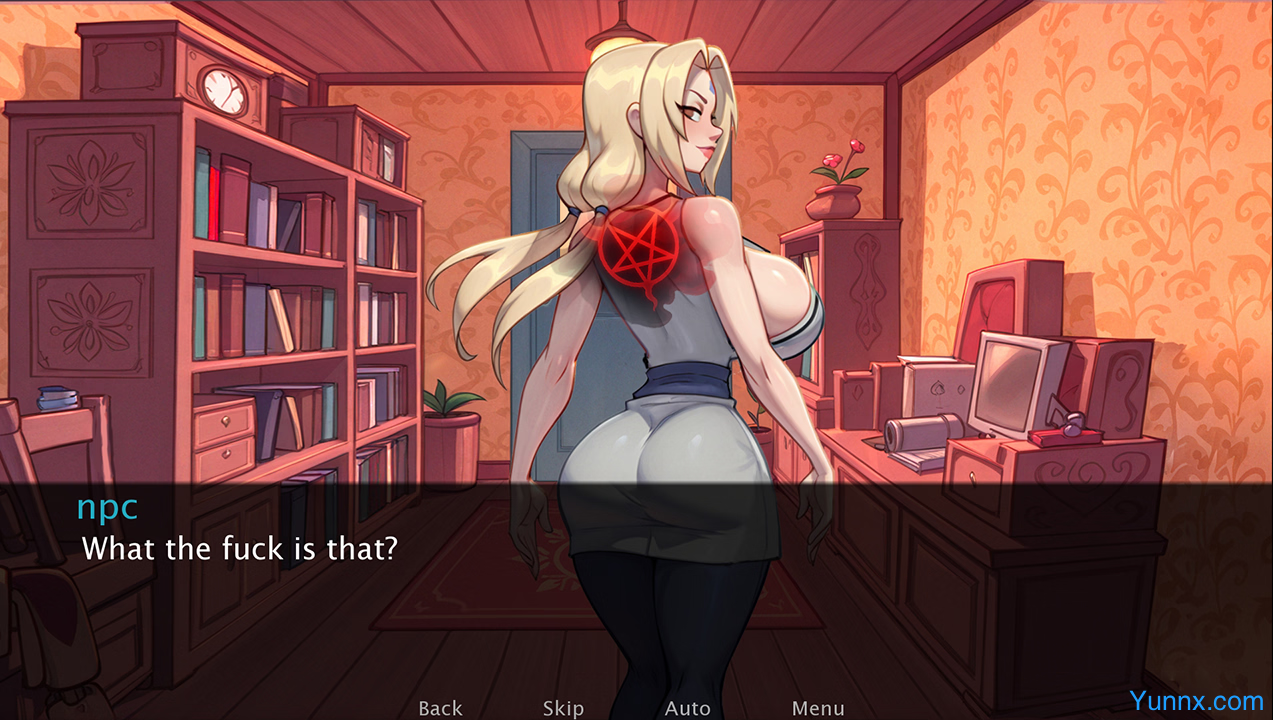Go back to the previous dialogue line
This screenshot has width=1273, height=720.
[x=440, y=708]
